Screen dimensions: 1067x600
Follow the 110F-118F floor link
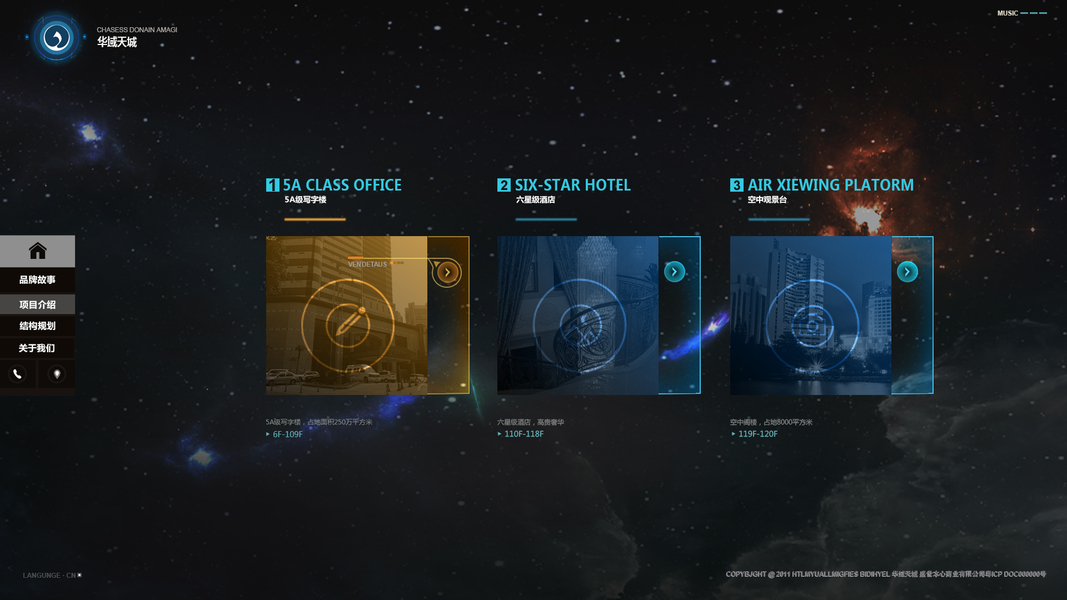tap(523, 434)
